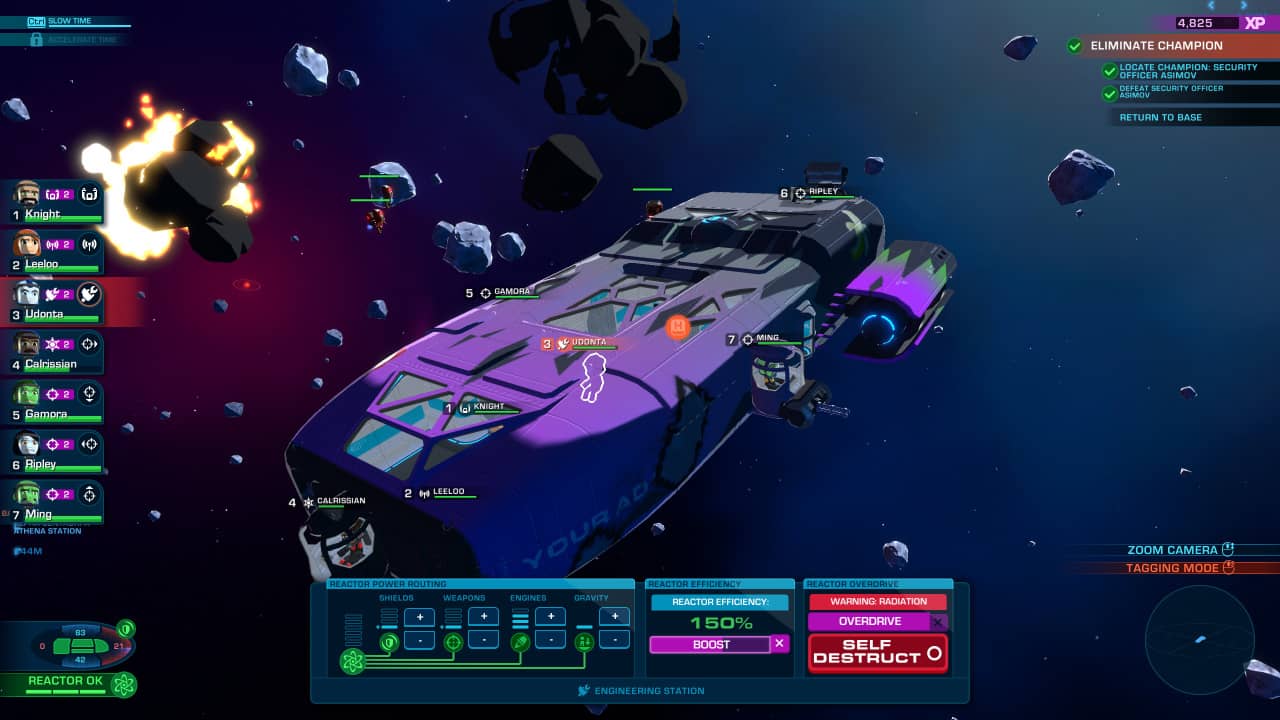Decrease power routed to Shields
The height and width of the screenshot is (720, 1280).
(419, 639)
